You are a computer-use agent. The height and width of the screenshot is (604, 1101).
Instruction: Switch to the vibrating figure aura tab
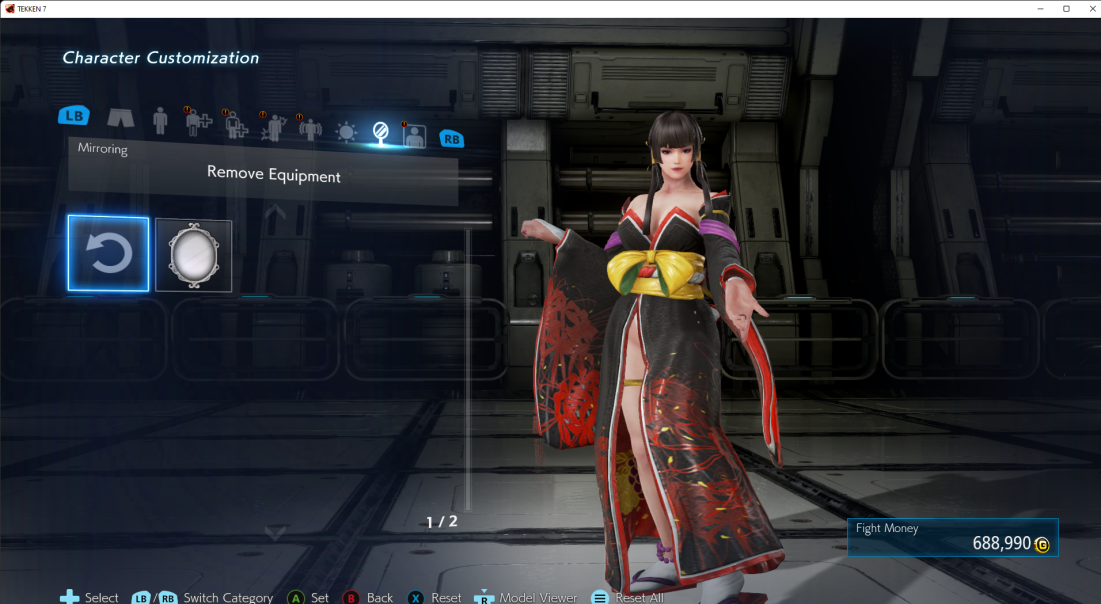(310, 129)
